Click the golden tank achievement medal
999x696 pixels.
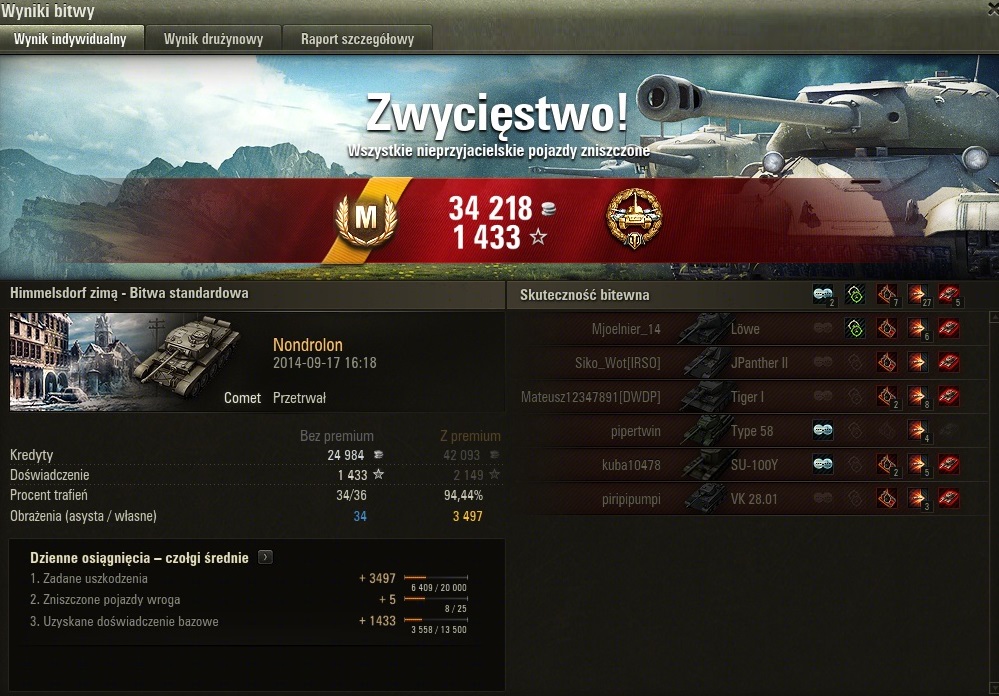pos(634,218)
